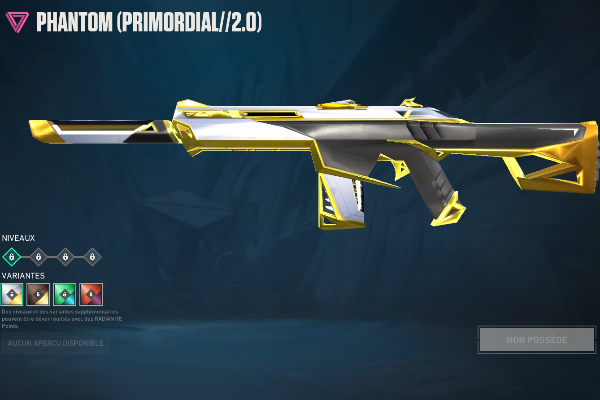The width and height of the screenshot is (600, 400).
Task: Select the red and purple variant swatch
Action: coord(91,294)
